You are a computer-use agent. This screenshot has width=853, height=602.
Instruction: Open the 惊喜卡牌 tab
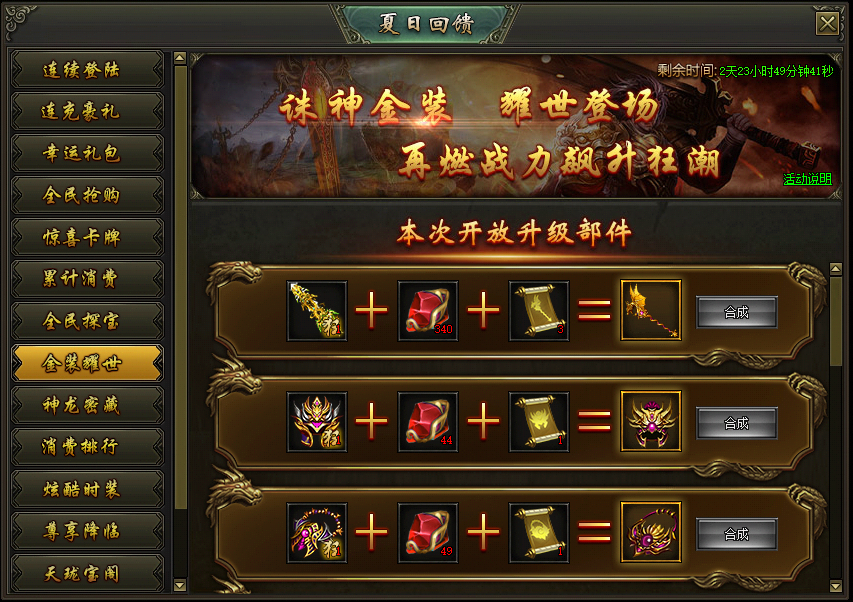[x=87, y=238]
